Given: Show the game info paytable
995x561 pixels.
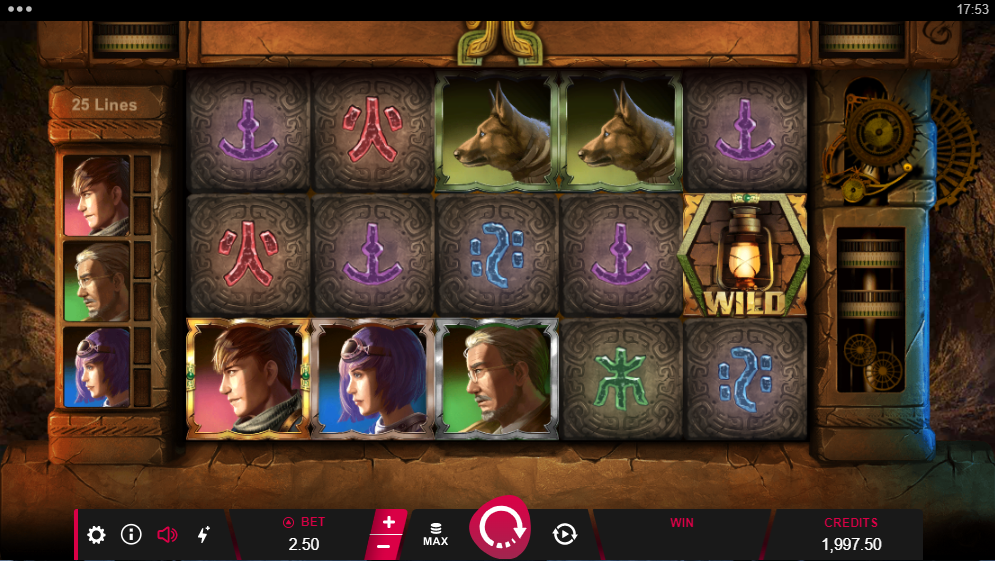Looking at the screenshot, I should click(131, 535).
